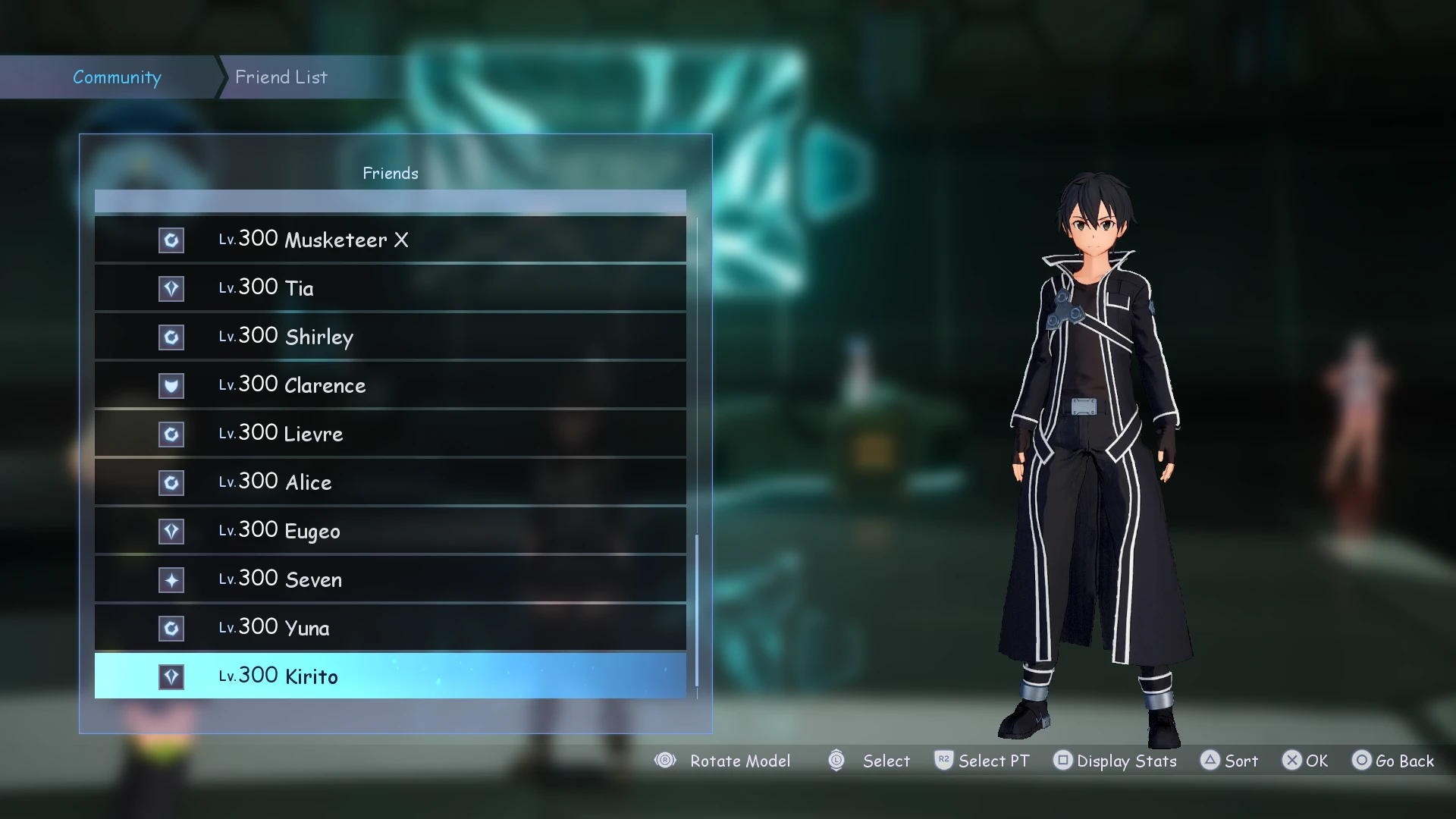Click the Friend List breadcrumb tab
This screenshot has height=819, width=1456.
[x=281, y=77]
